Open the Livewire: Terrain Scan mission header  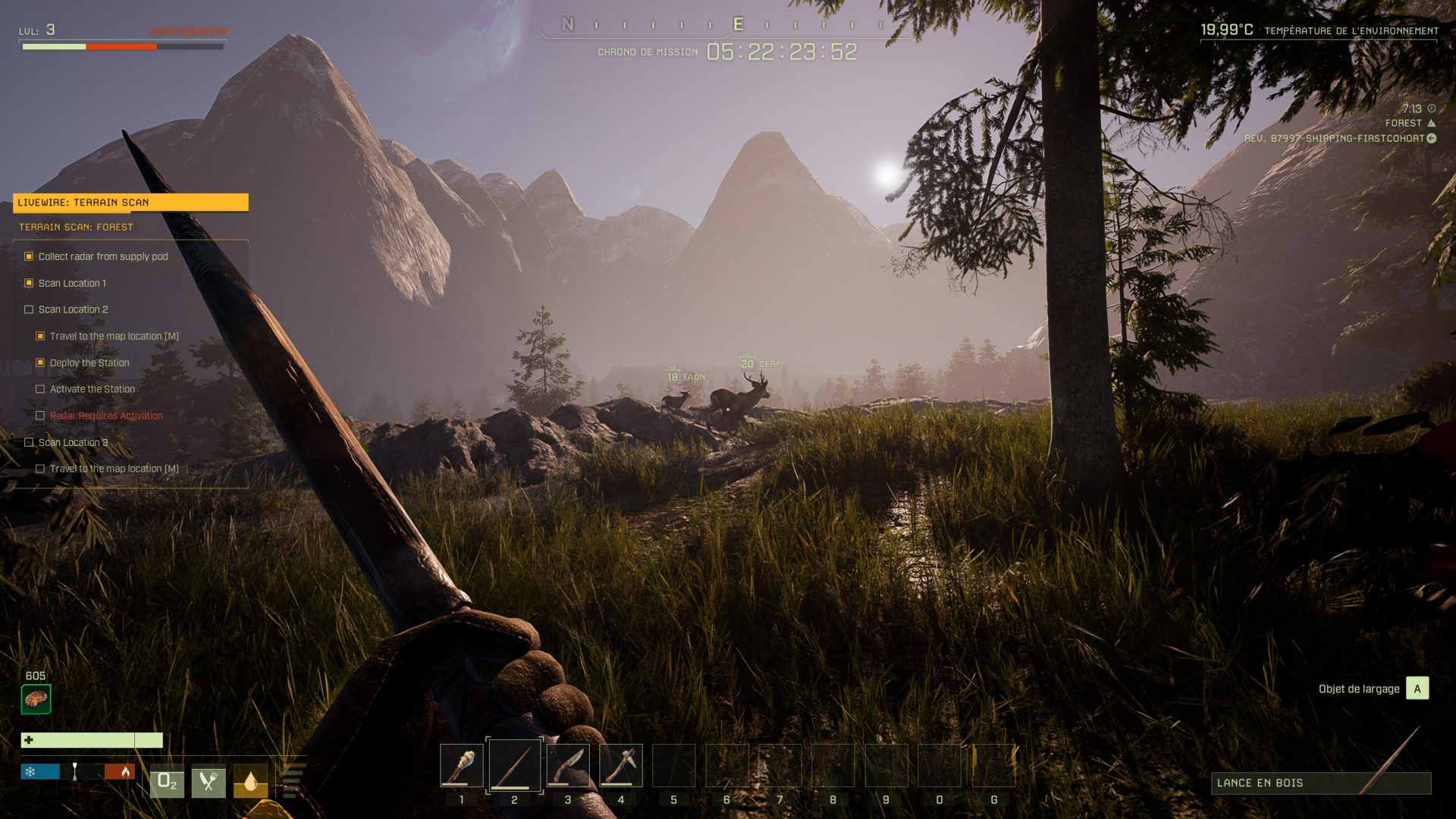(x=130, y=202)
